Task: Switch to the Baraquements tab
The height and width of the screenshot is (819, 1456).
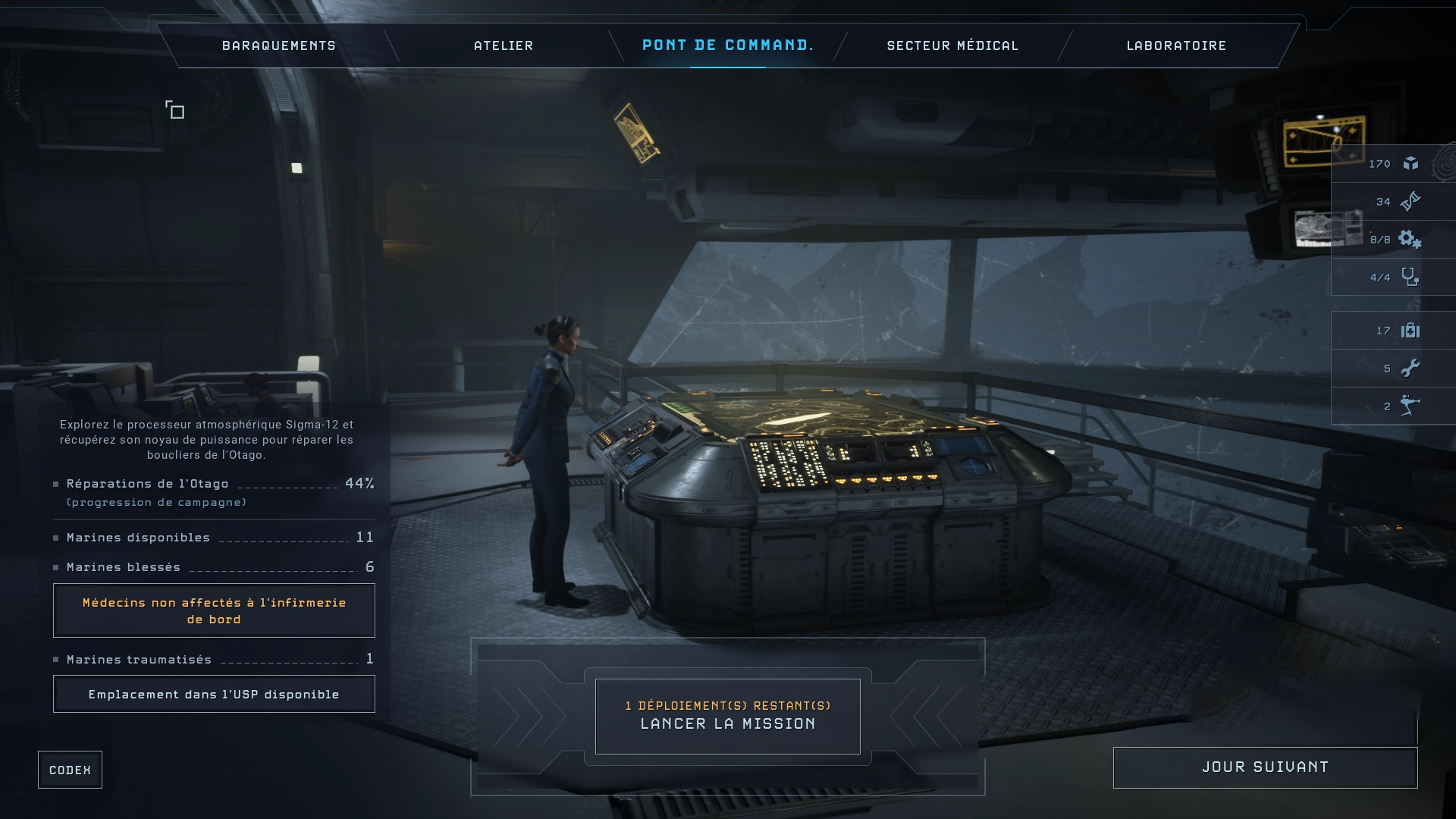Action: click(278, 45)
